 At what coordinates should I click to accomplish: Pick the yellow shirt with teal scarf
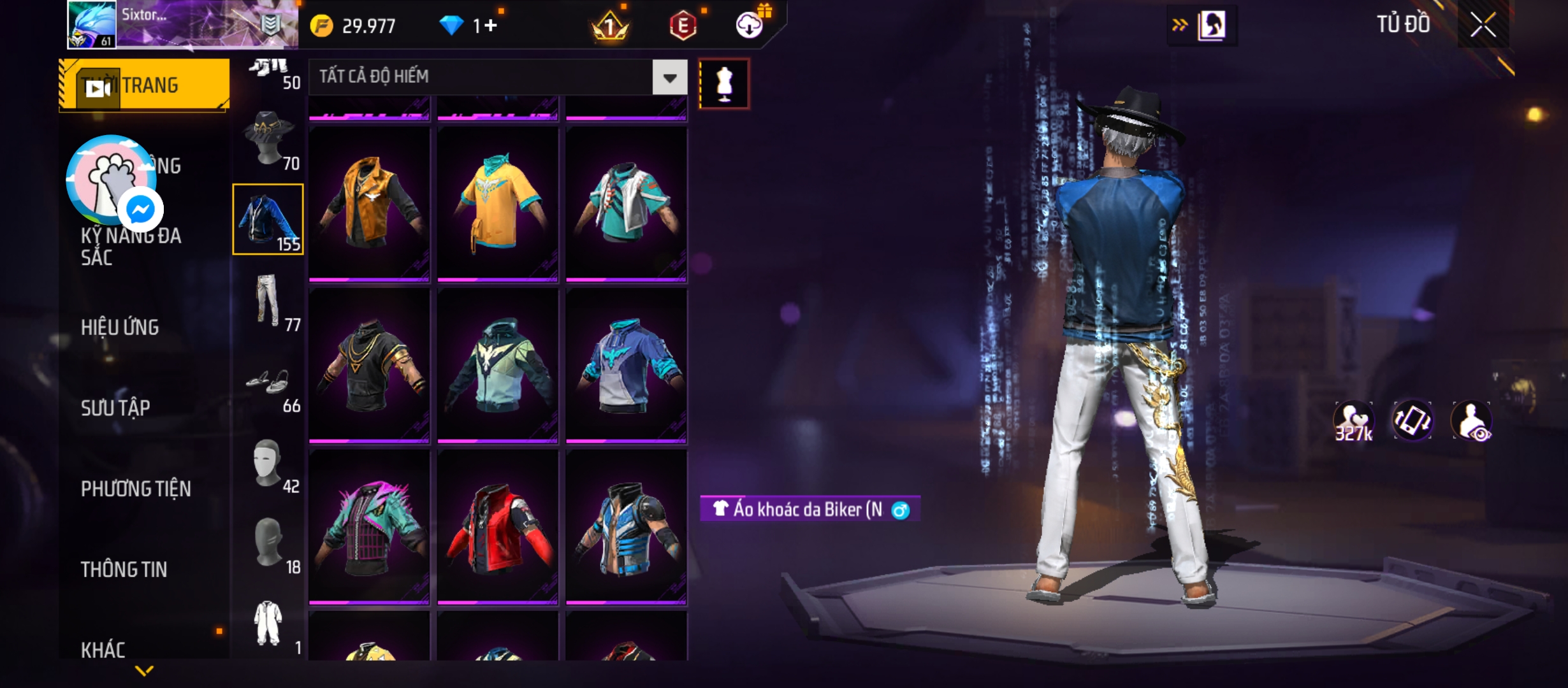pyautogui.click(x=498, y=204)
